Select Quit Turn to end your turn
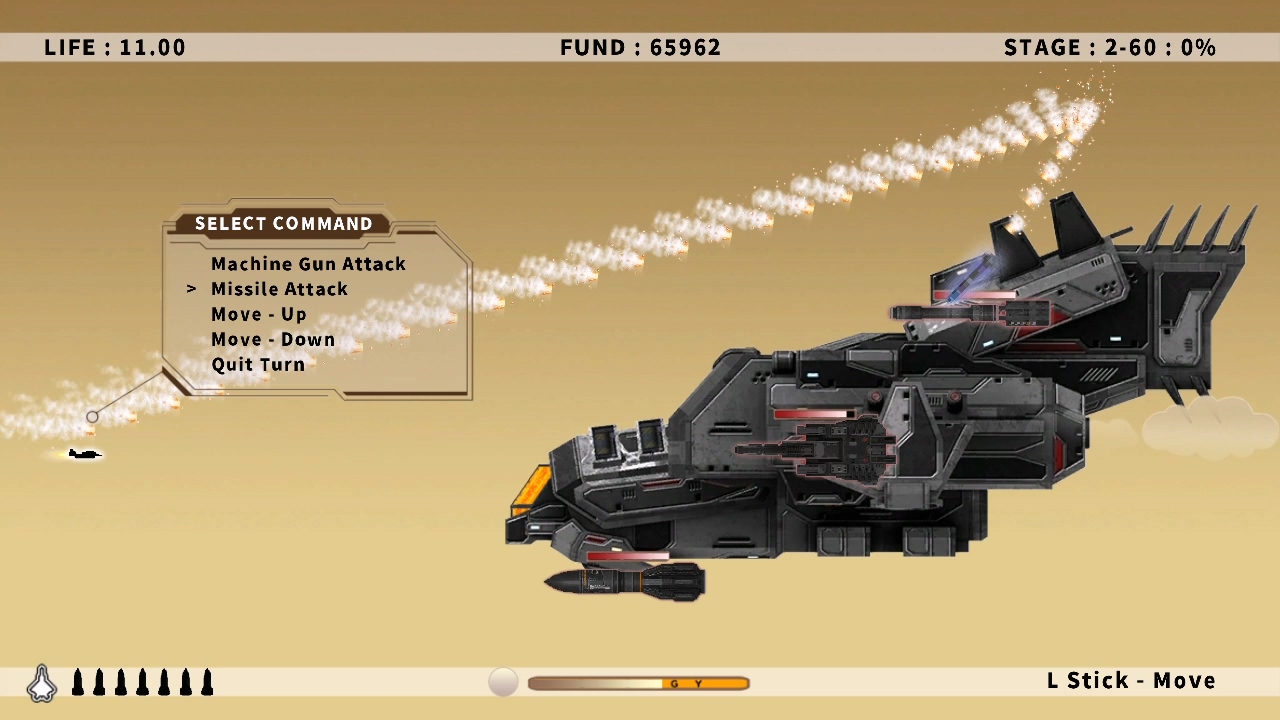Viewport: 1280px width, 720px height. (x=257, y=364)
